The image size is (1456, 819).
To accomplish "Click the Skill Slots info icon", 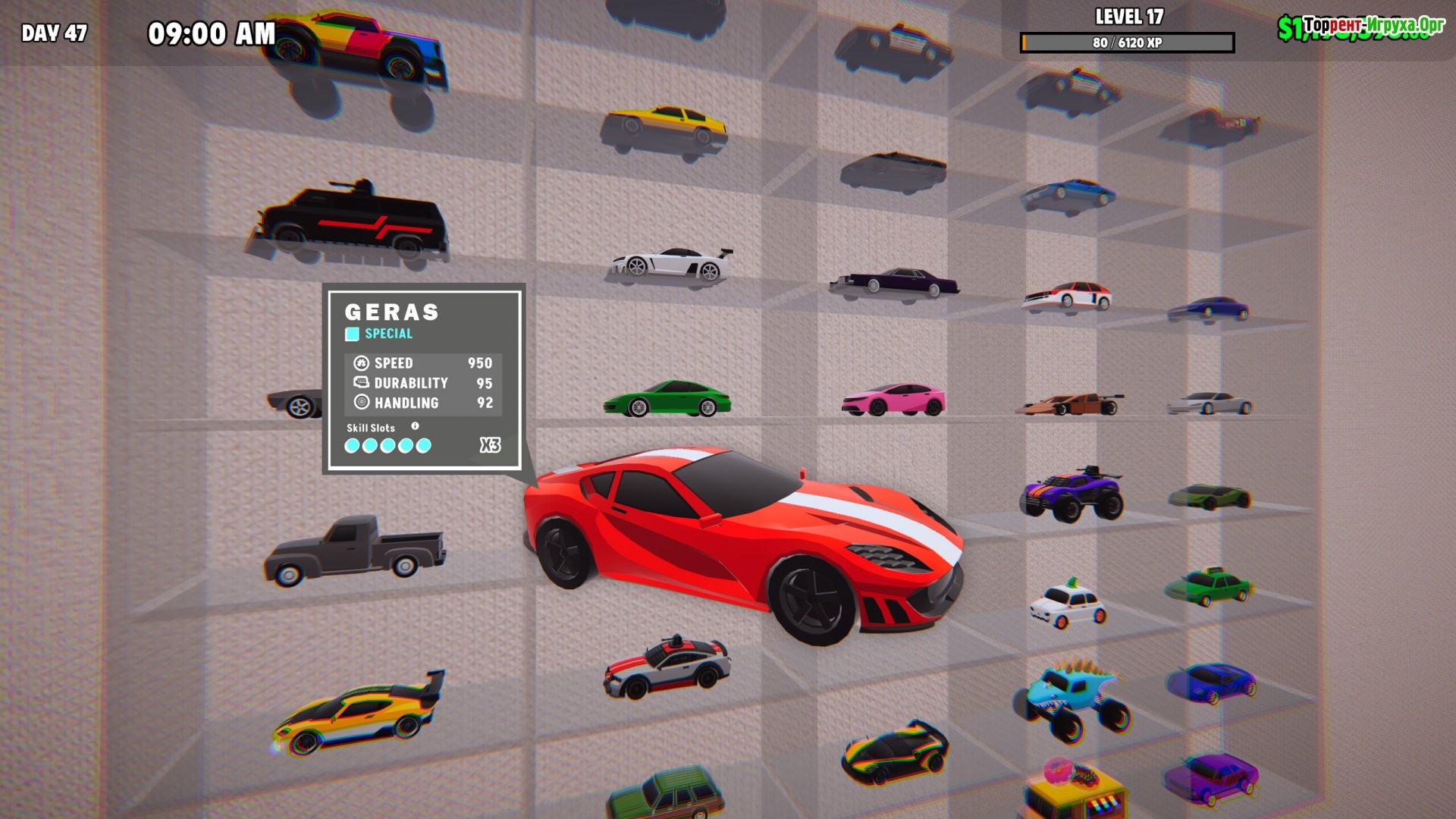I will tap(415, 426).
